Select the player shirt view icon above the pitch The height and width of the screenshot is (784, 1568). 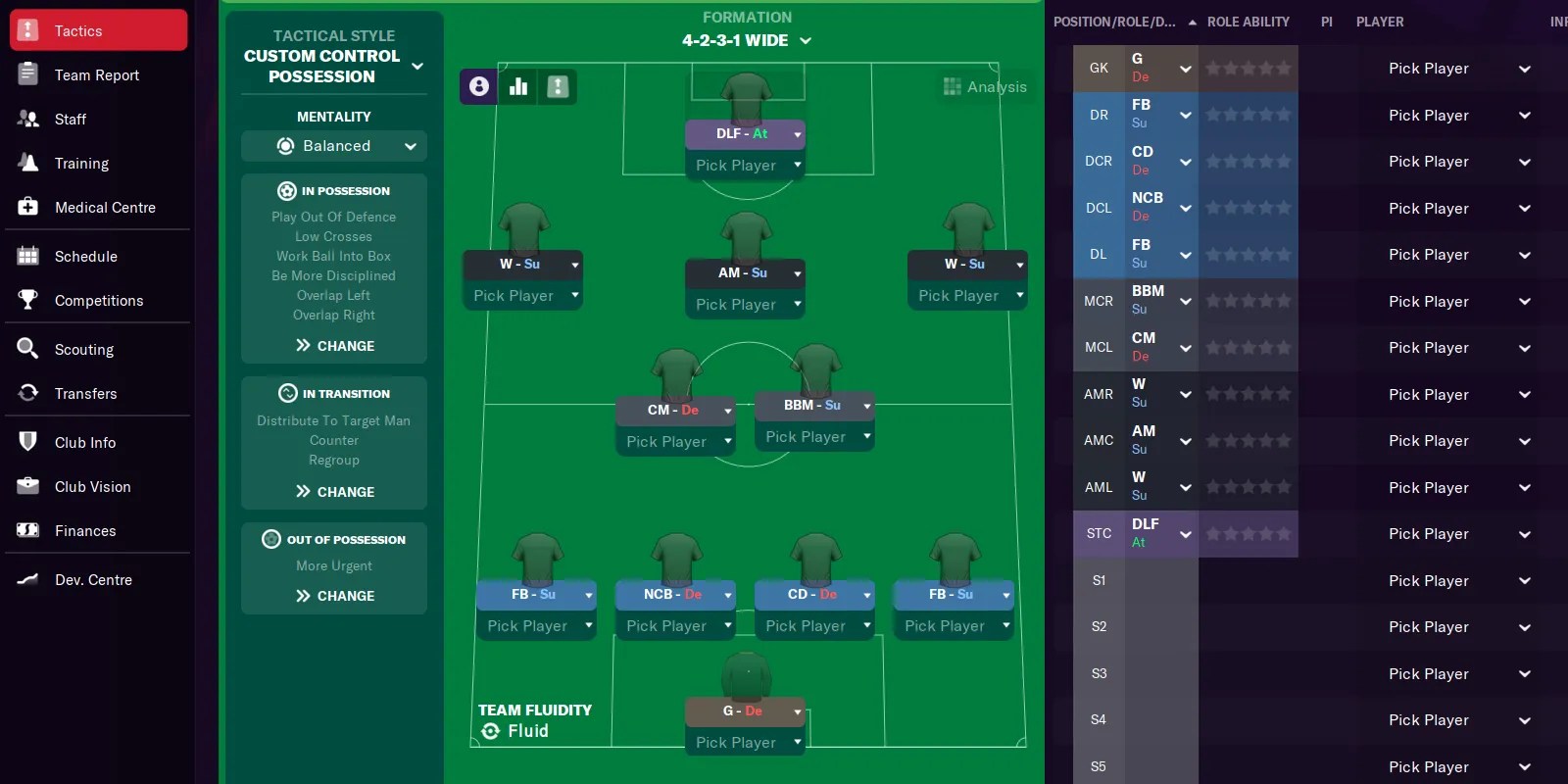tap(477, 86)
